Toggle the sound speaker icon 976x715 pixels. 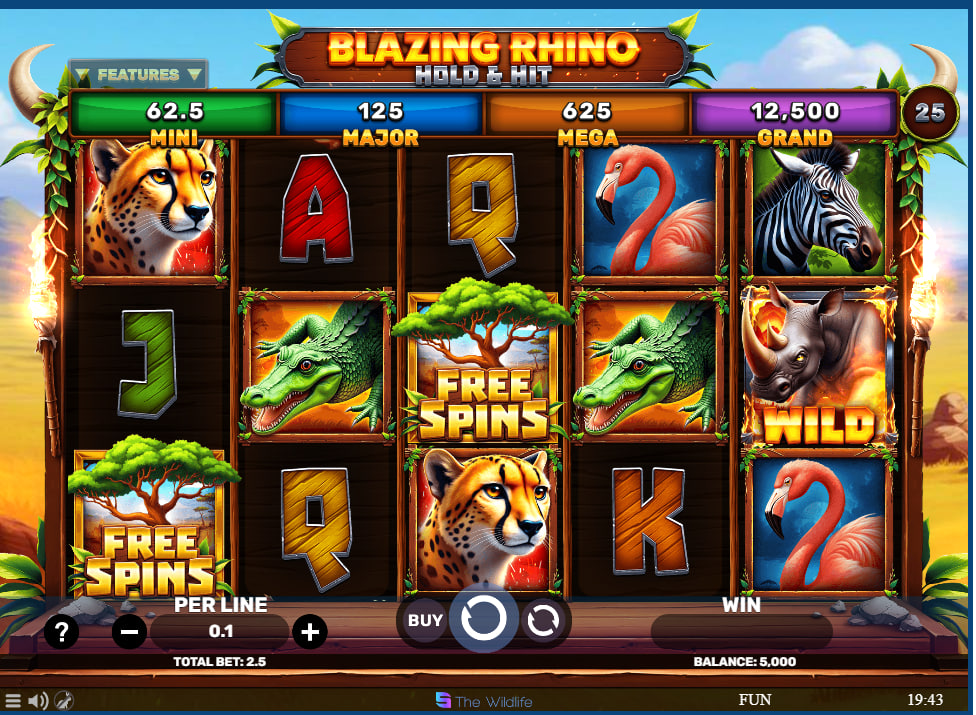pyautogui.click(x=38, y=701)
